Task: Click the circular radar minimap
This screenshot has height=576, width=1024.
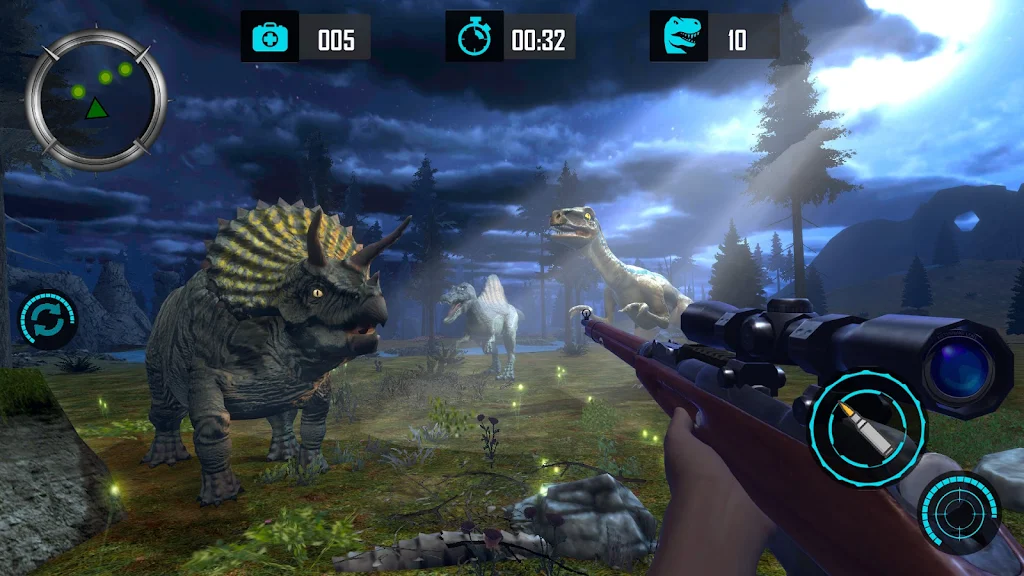Action: pos(96,98)
